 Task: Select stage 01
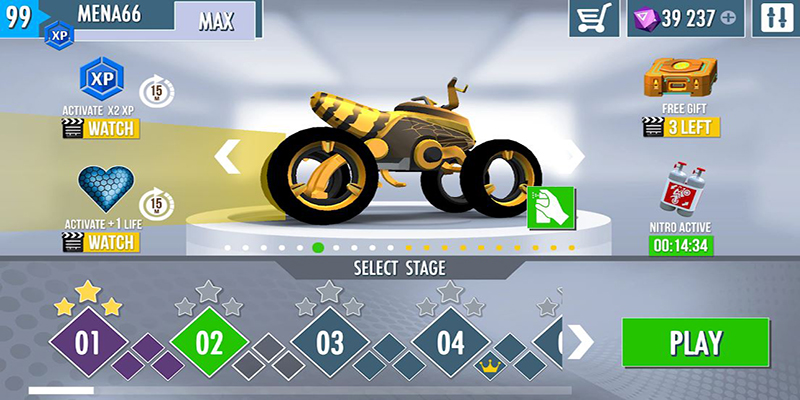[x=88, y=343]
